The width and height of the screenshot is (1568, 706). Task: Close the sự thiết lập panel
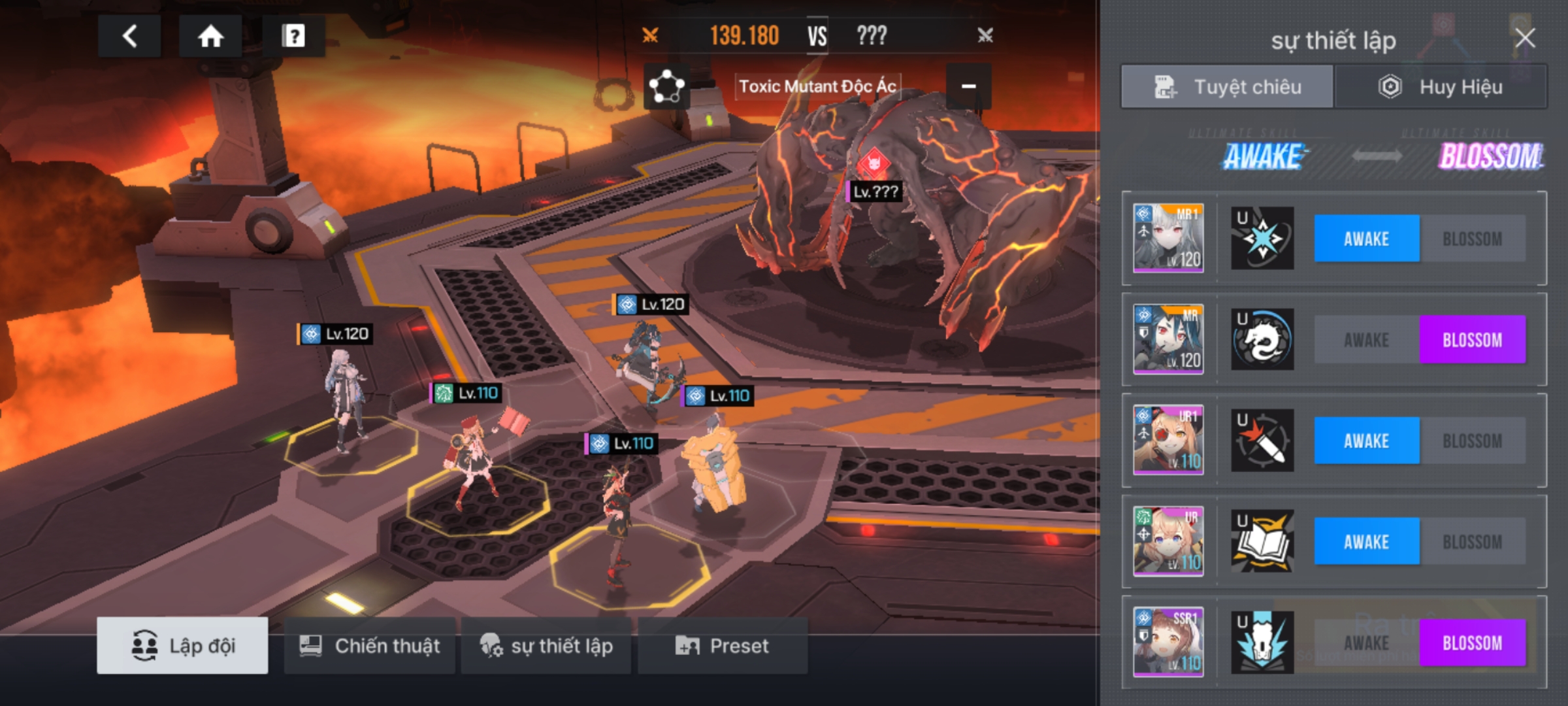click(x=1525, y=39)
